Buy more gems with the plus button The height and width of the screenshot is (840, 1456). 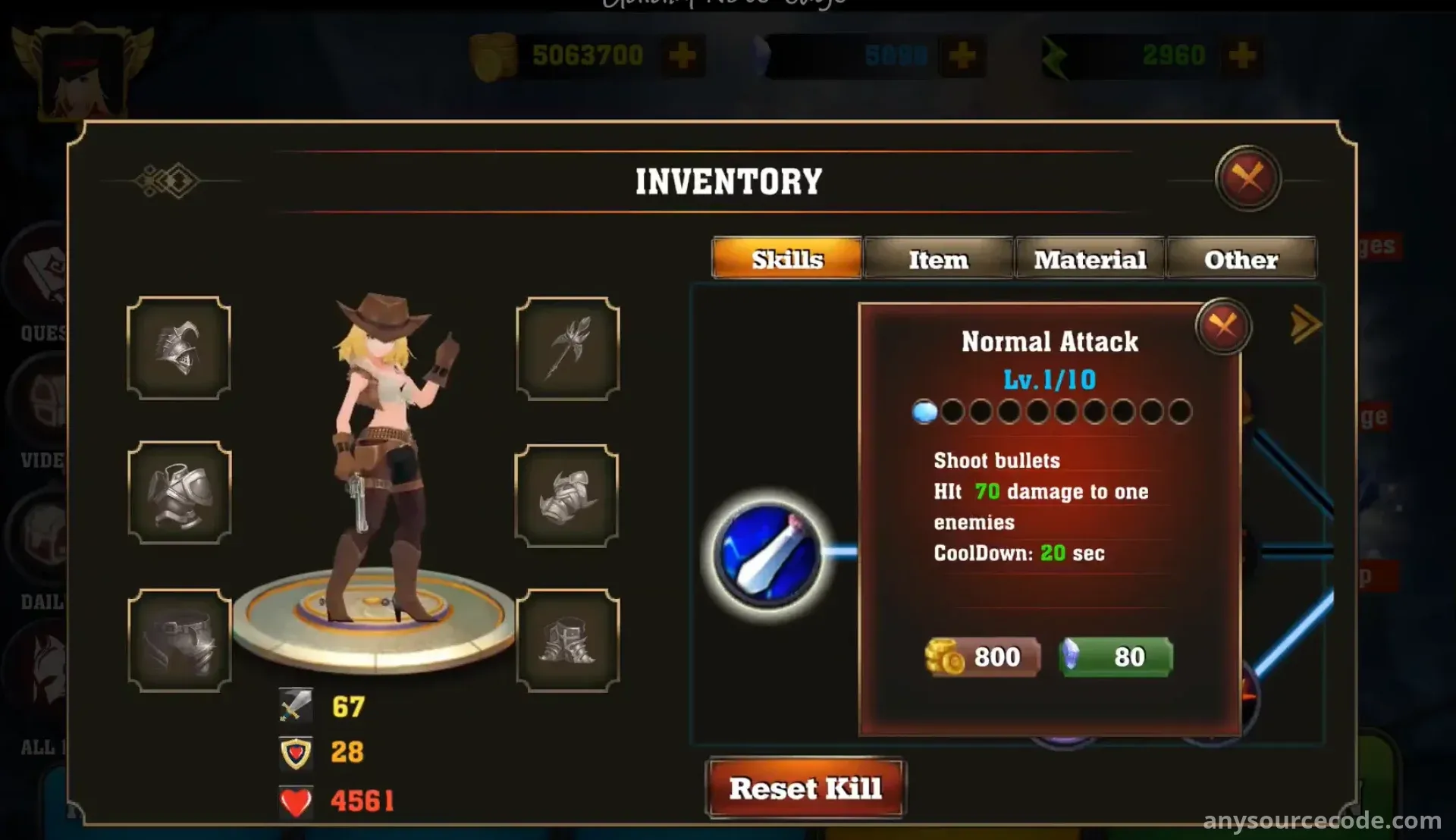coord(962,55)
